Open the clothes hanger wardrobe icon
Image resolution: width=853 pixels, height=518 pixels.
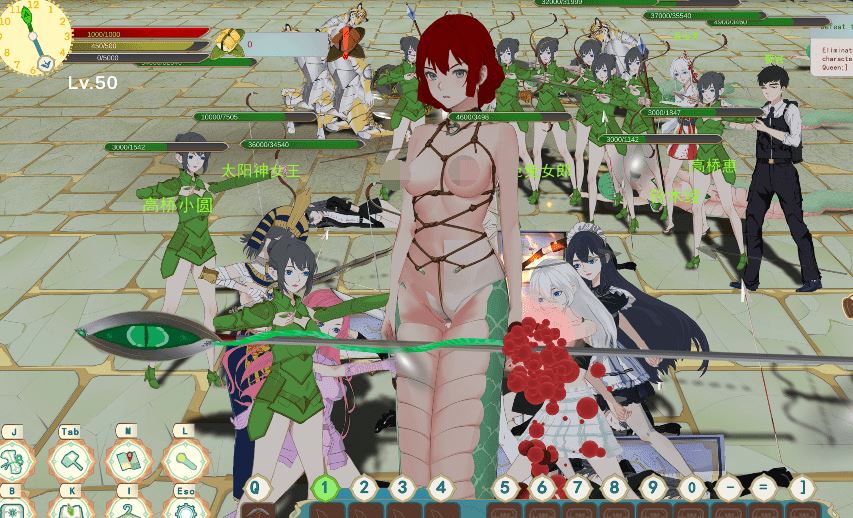(x=127, y=508)
